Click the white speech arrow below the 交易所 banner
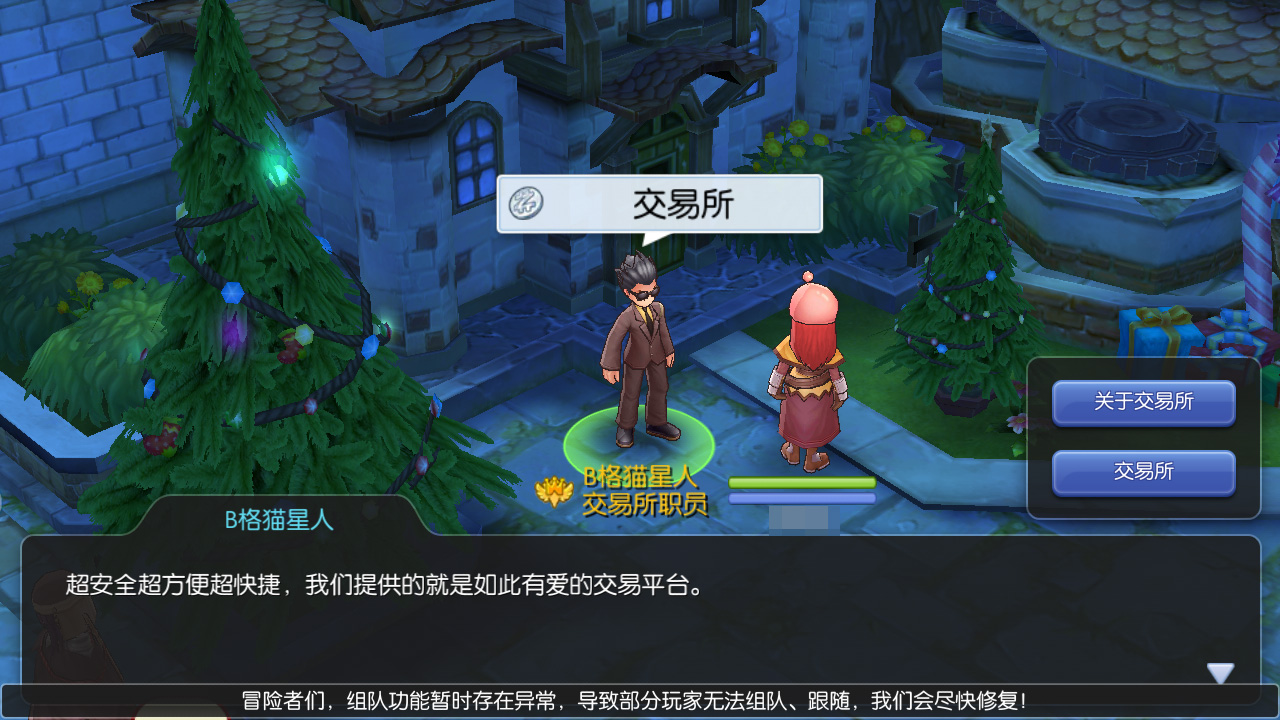The width and height of the screenshot is (1280, 720). pos(657,240)
